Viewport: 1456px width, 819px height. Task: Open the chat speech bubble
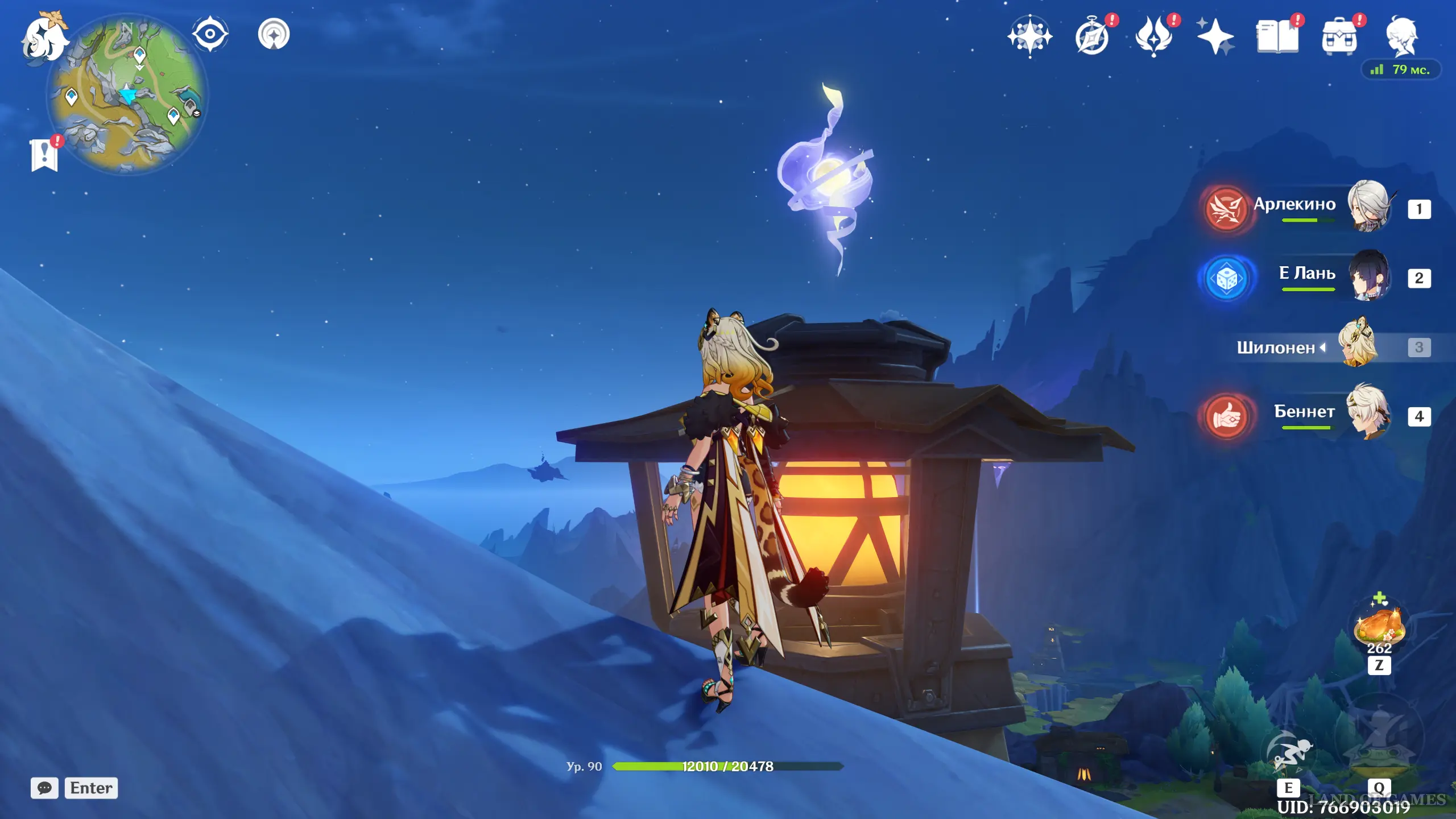[x=44, y=788]
